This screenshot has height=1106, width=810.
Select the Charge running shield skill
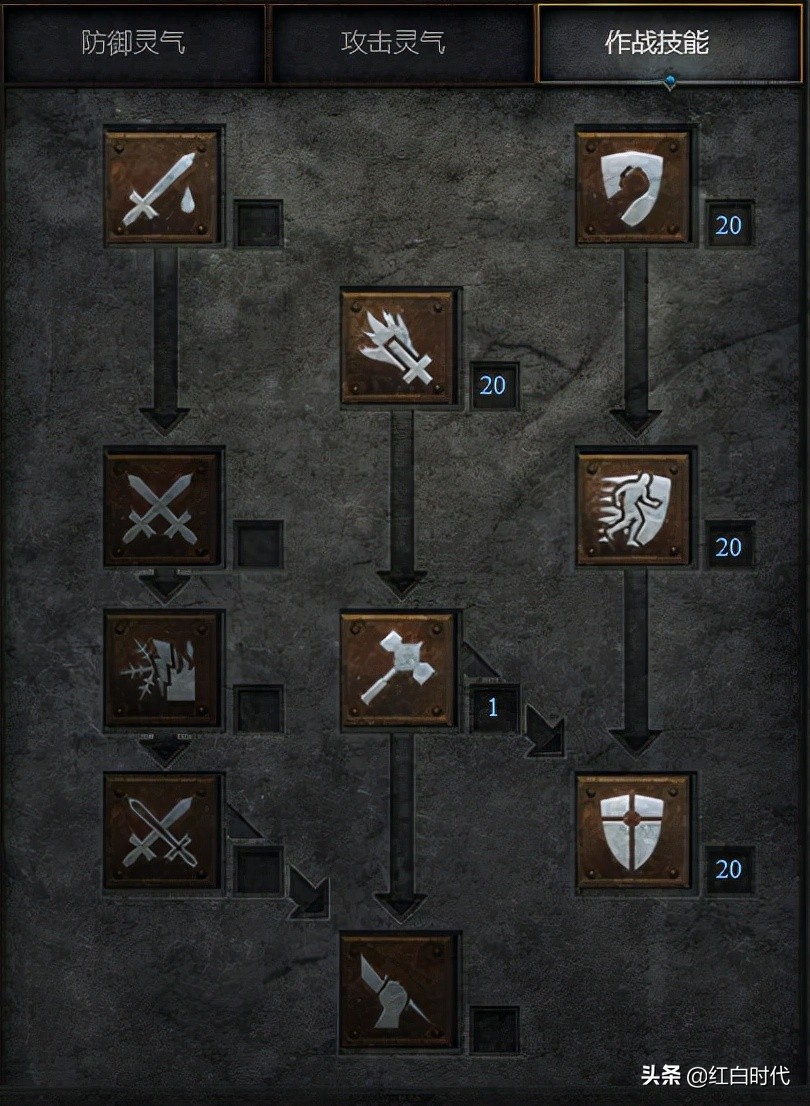pos(634,508)
